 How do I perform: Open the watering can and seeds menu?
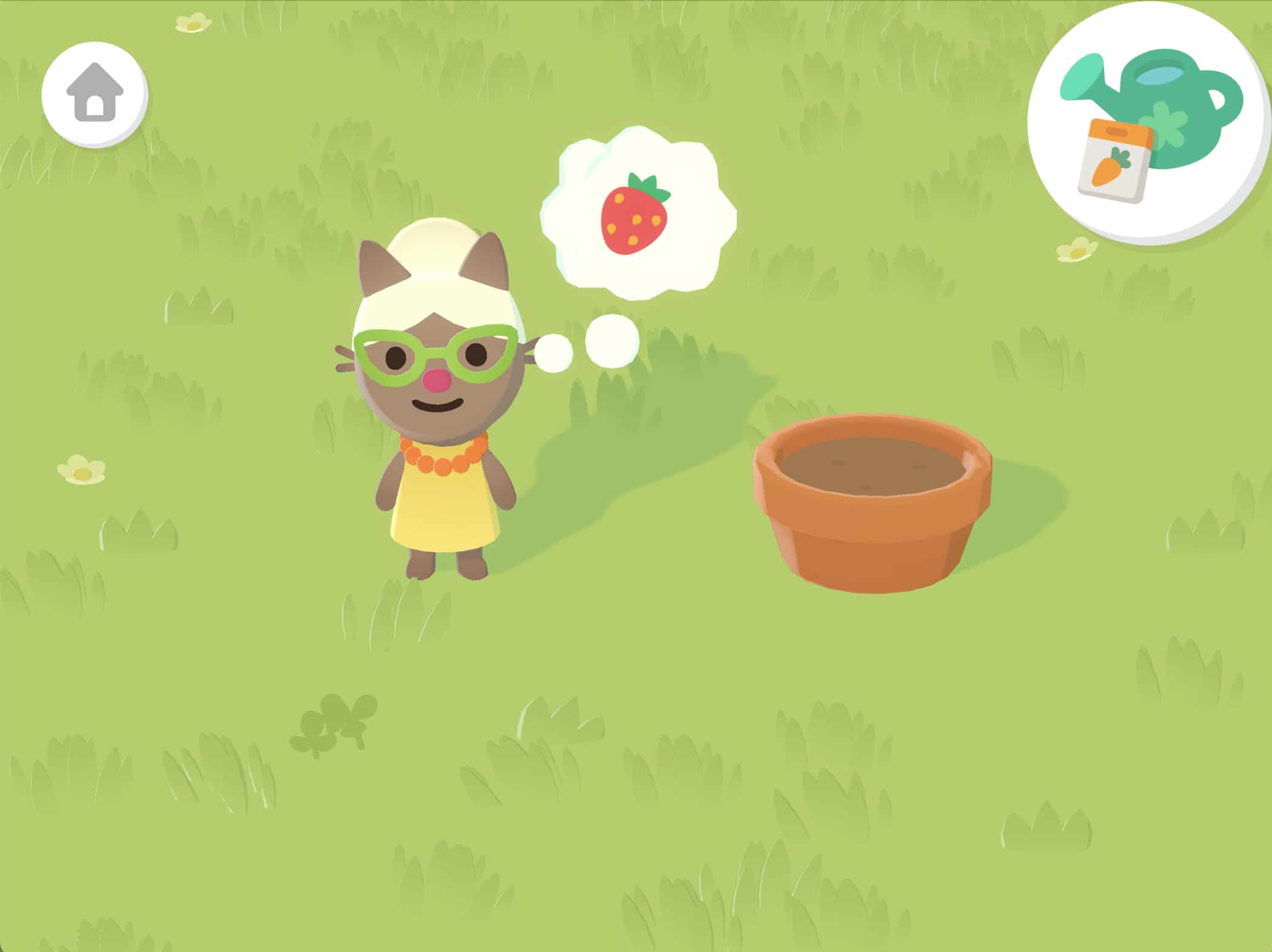[1150, 121]
